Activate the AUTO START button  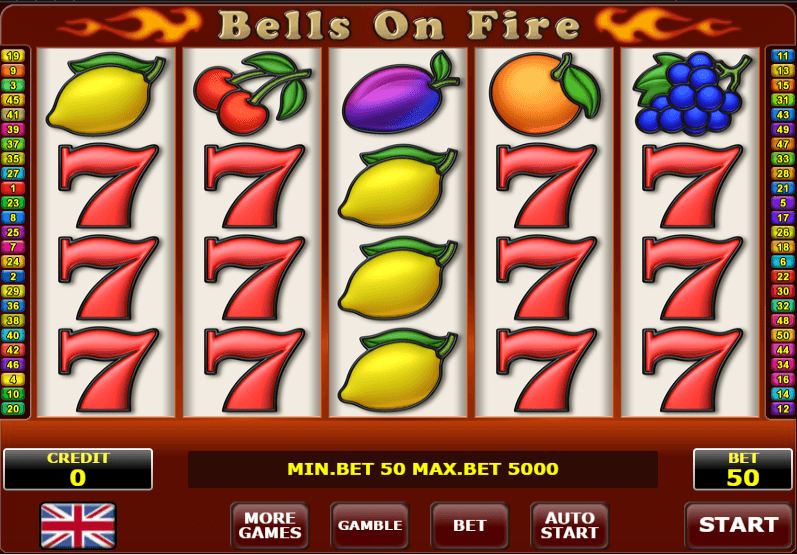(x=569, y=525)
